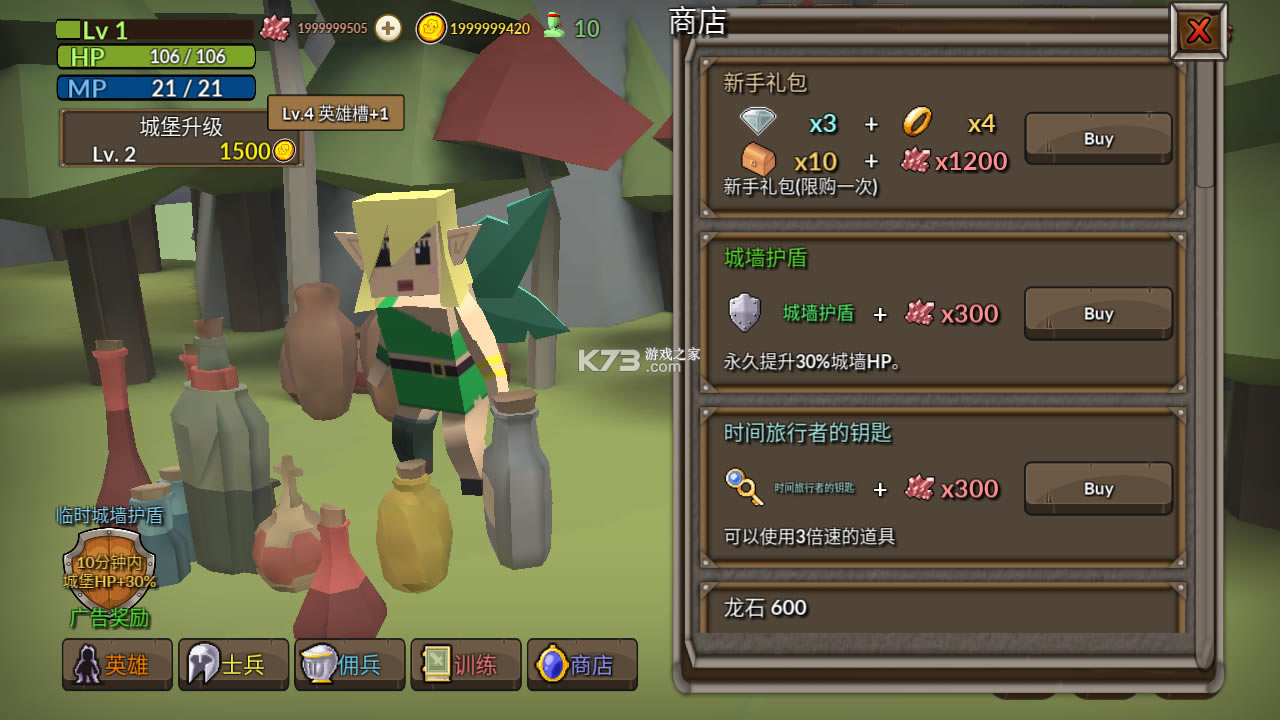Open the 士兵 soldier menu
Viewport: 1280px width, 720px height.
tap(233, 664)
